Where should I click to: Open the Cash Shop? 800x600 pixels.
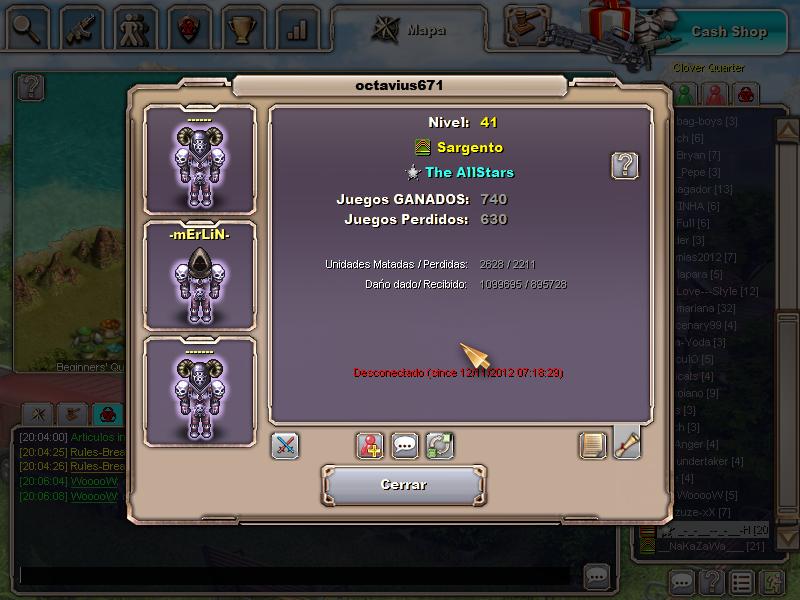[x=728, y=31]
